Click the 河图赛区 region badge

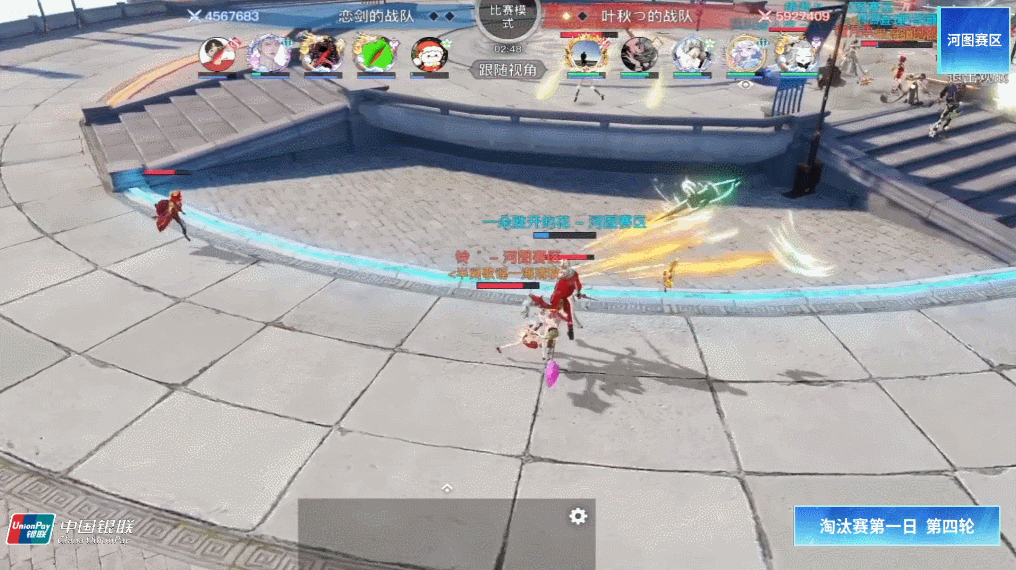pyautogui.click(x=973, y=41)
